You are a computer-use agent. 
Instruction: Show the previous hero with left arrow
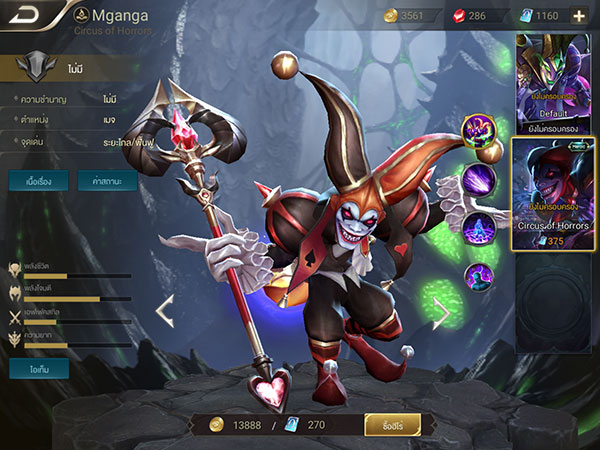165,312
